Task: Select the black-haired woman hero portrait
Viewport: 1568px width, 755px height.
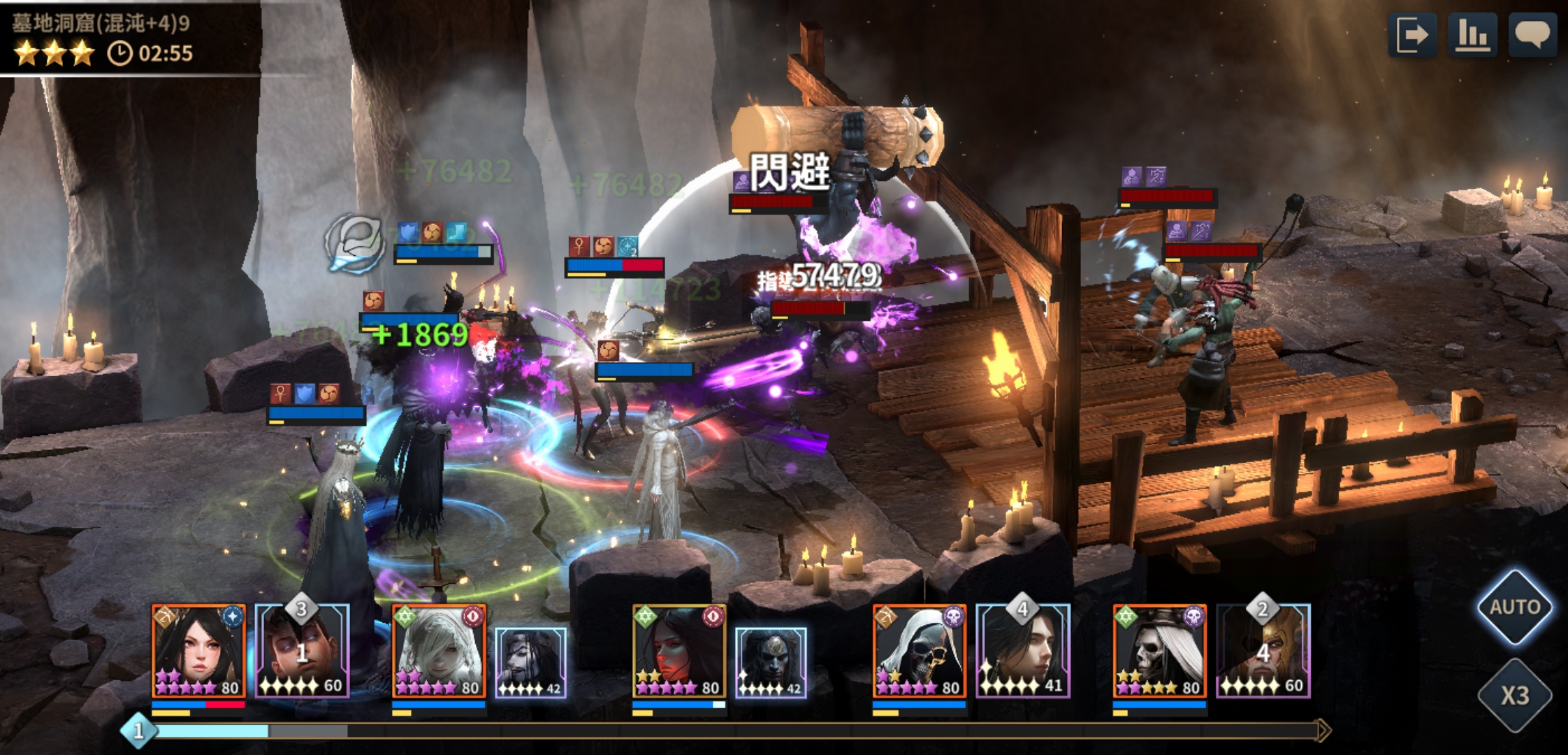Action: tap(198, 651)
